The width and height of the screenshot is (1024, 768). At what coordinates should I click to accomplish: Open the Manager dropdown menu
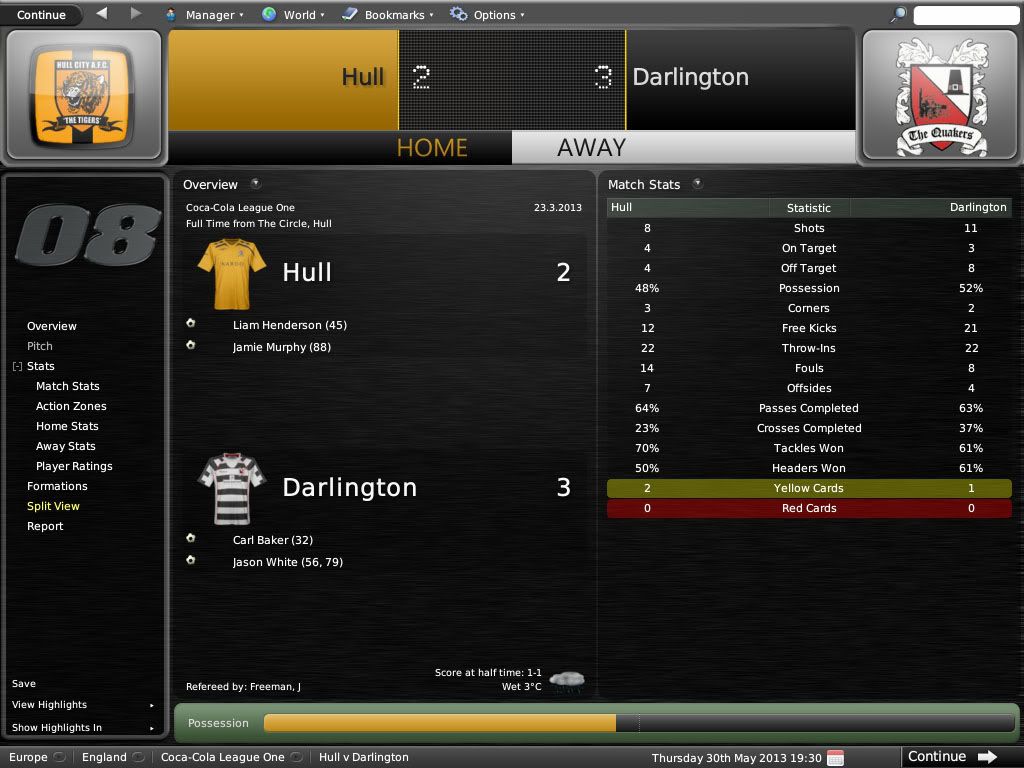coord(203,15)
